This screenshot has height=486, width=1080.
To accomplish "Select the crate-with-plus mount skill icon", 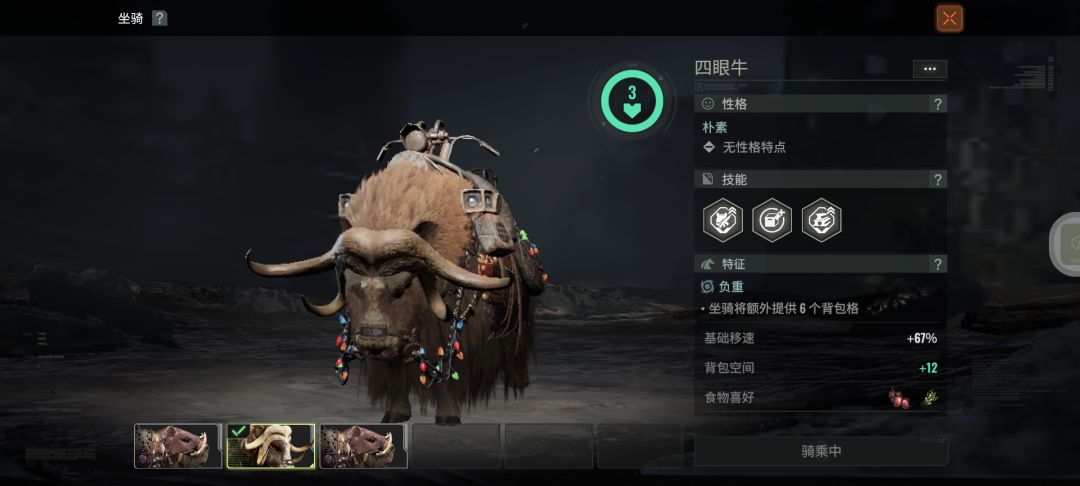I will (x=772, y=220).
